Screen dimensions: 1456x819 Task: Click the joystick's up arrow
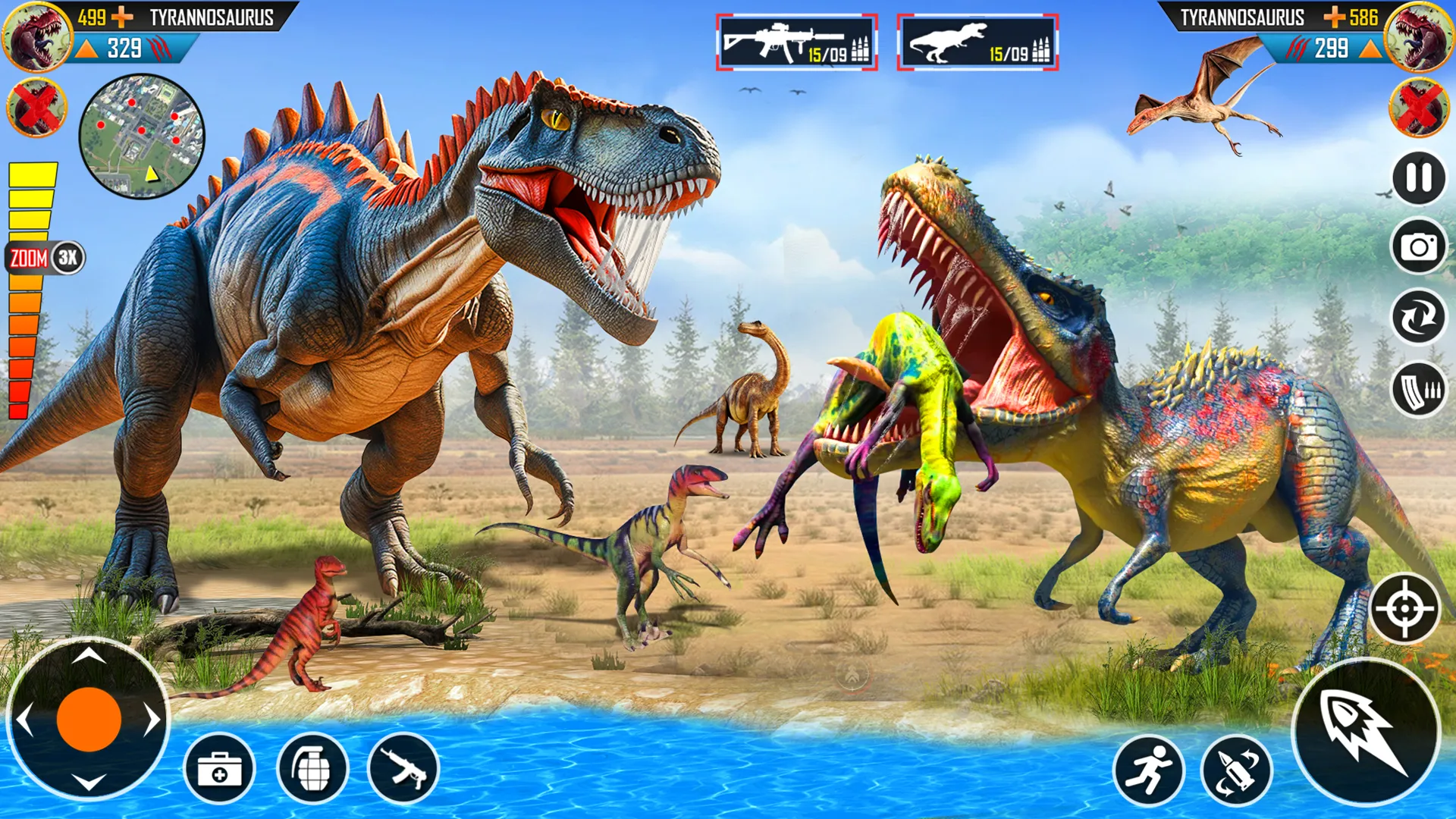pos(89,655)
